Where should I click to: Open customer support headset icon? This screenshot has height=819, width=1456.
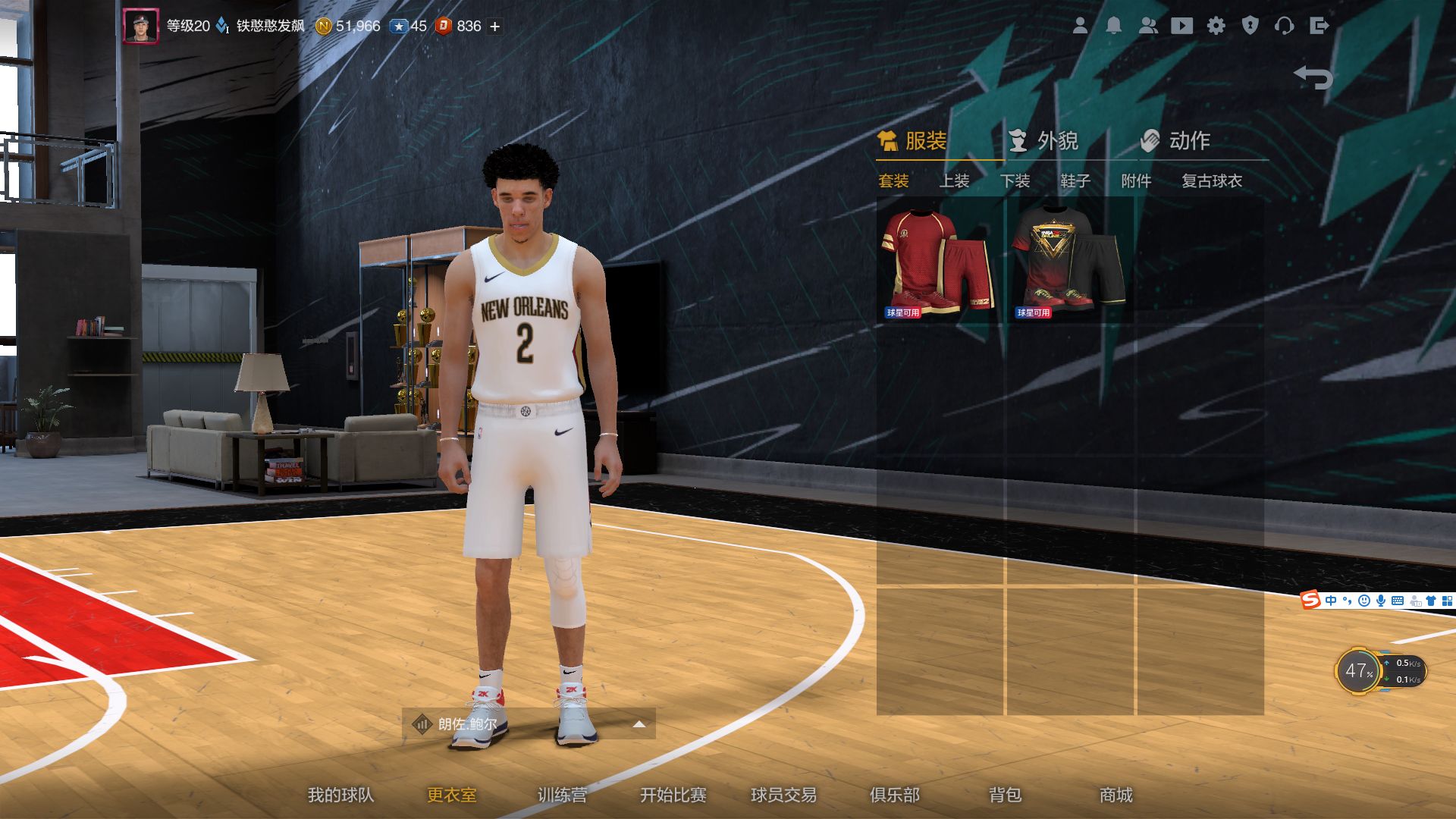(x=1285, y=25)
